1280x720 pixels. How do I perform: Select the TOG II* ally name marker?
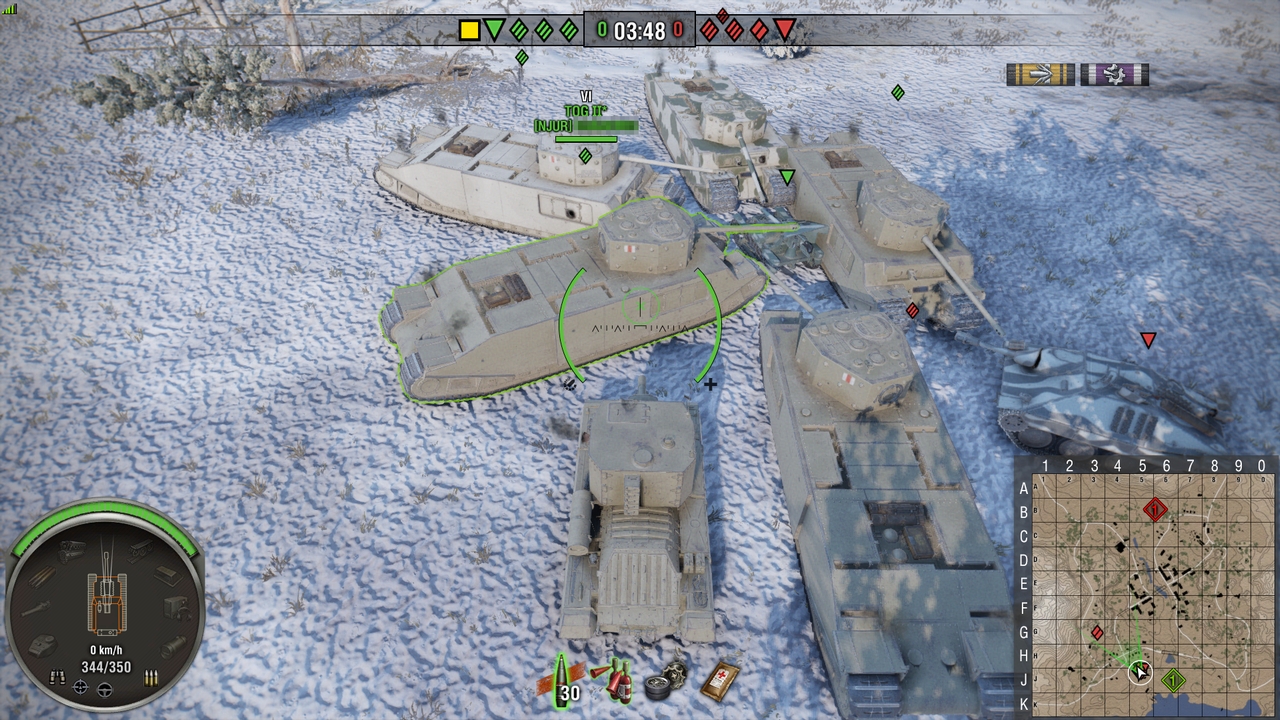(585, 111)
